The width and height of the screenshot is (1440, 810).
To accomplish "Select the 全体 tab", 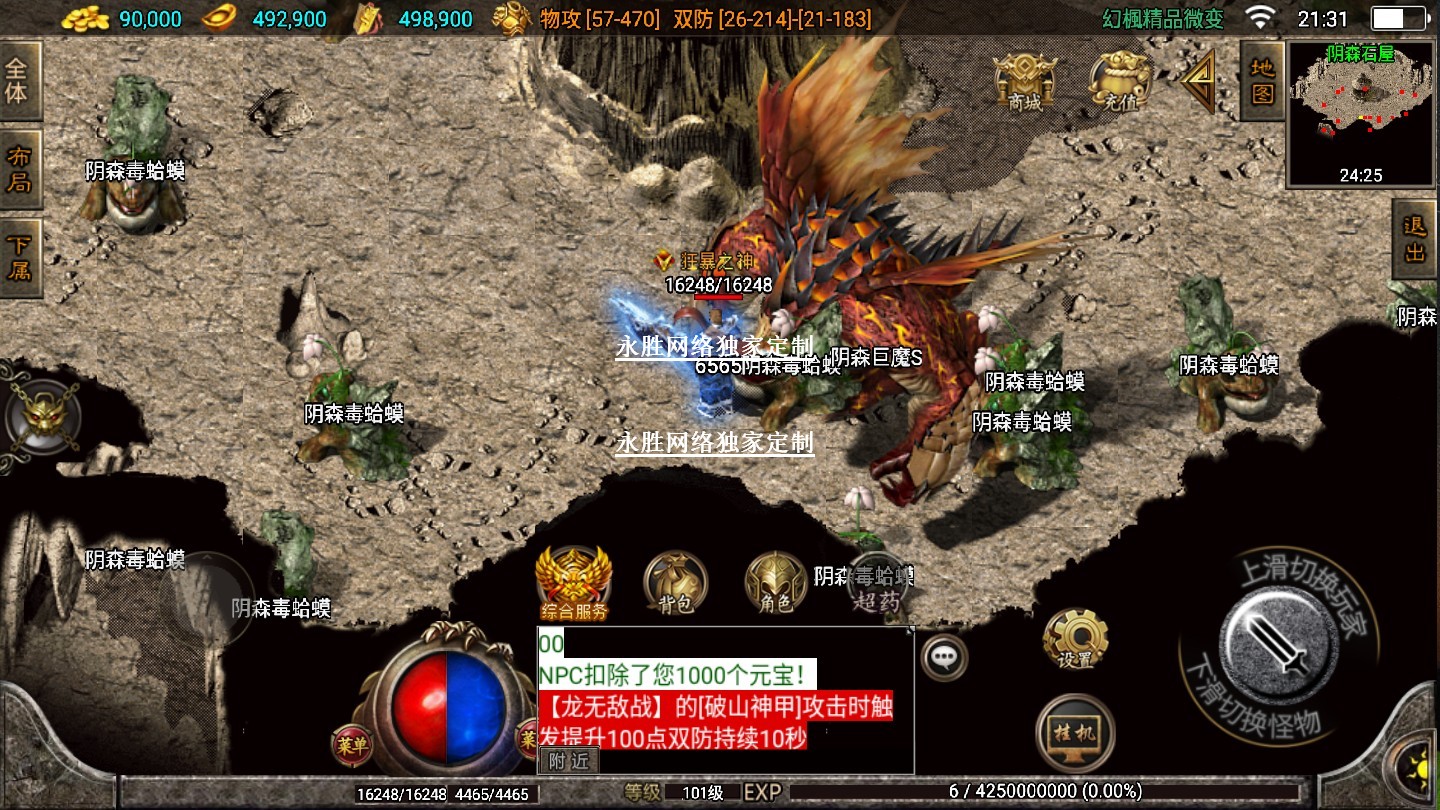I will 18,81.
